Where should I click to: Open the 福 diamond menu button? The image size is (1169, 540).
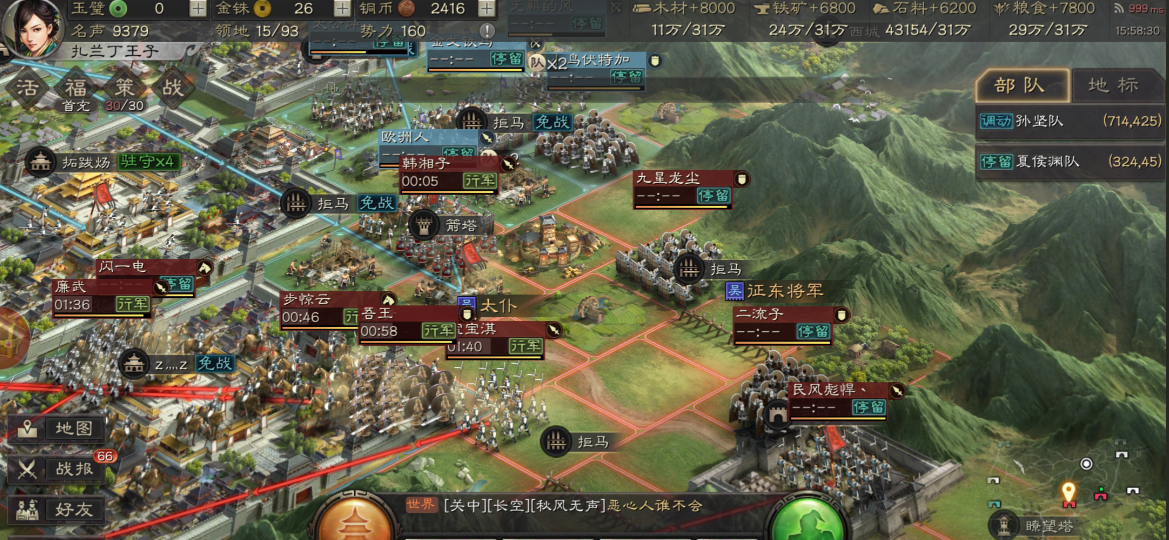click(x=76, y=87)
